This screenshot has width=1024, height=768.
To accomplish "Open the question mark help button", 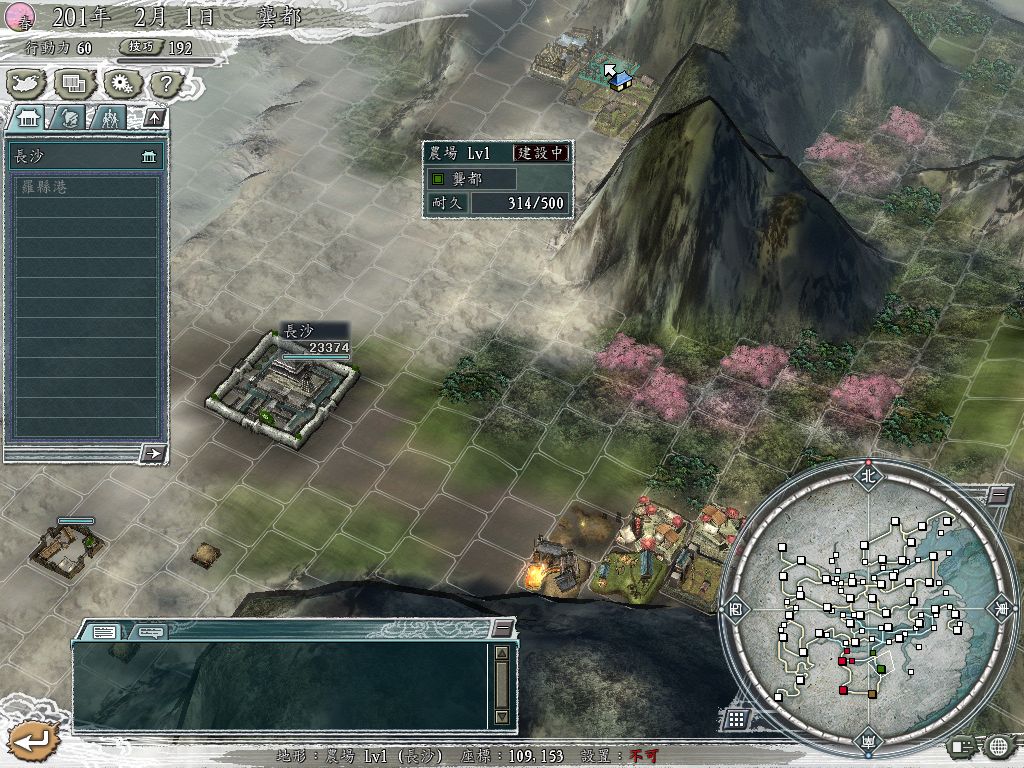I will click(x=167, y=83).
